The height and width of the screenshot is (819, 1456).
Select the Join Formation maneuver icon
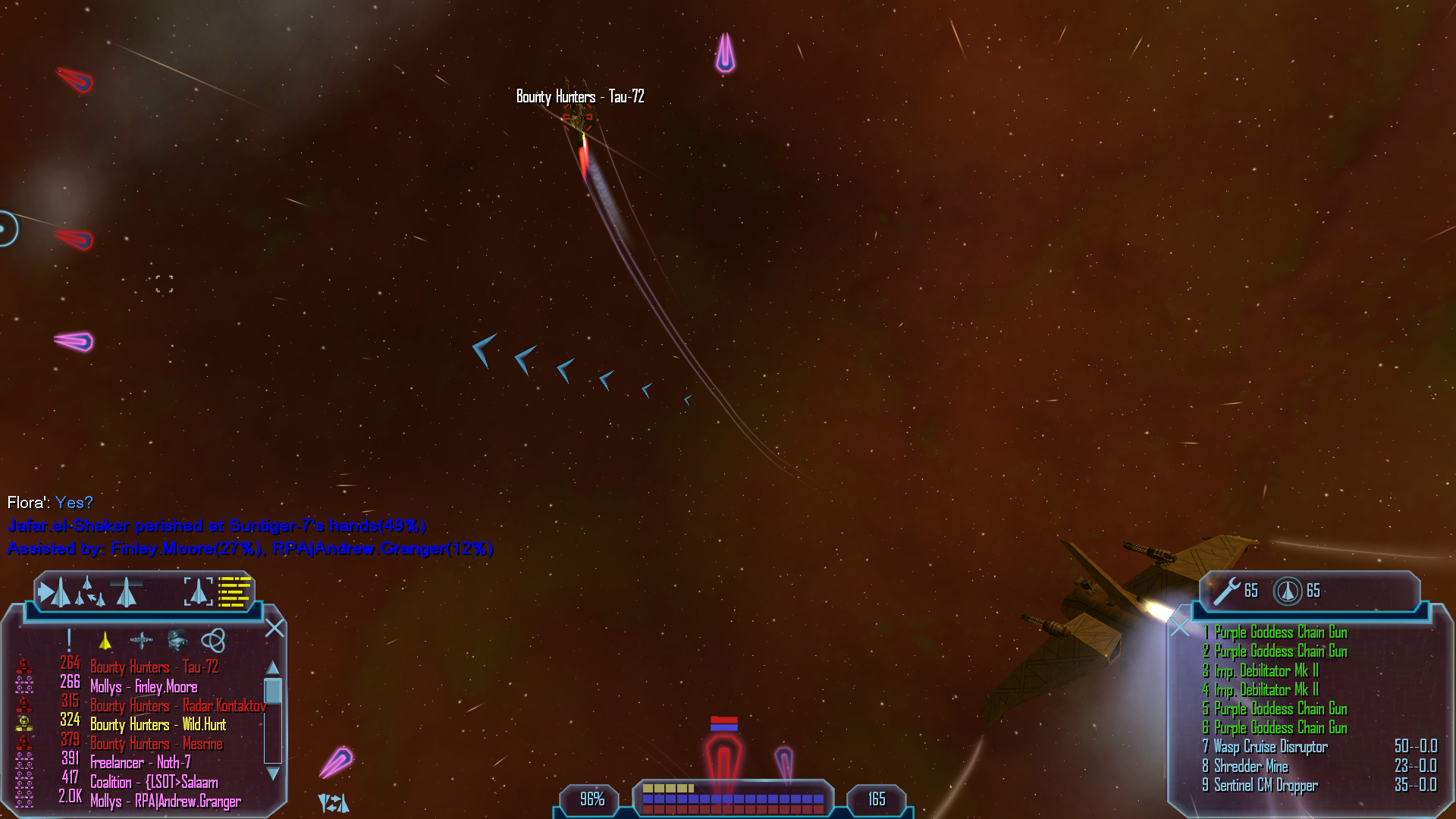point(89,592)
